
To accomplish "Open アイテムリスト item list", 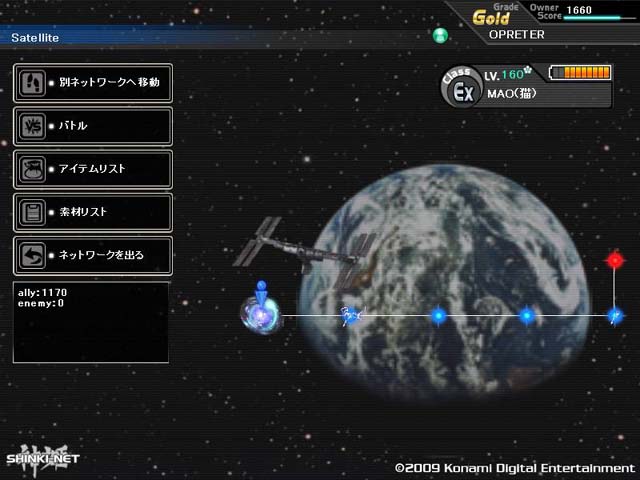I will [92, 169].
